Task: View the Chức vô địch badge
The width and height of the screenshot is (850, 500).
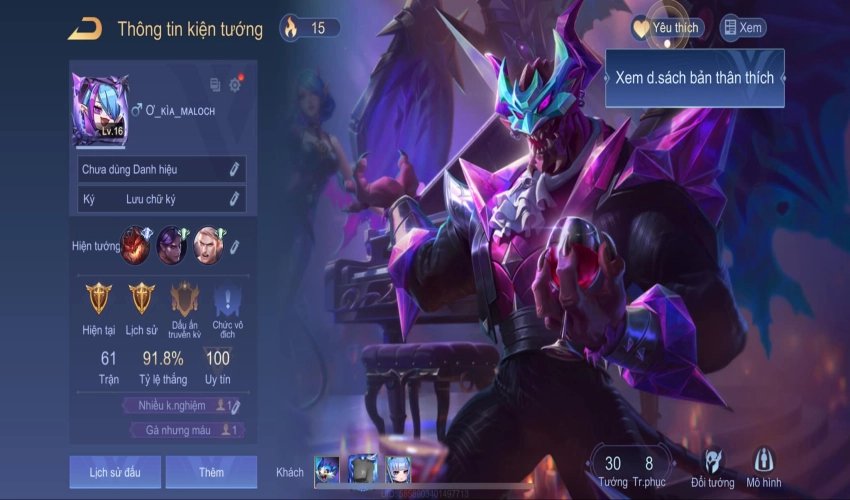Action: (x=228, y=299)
